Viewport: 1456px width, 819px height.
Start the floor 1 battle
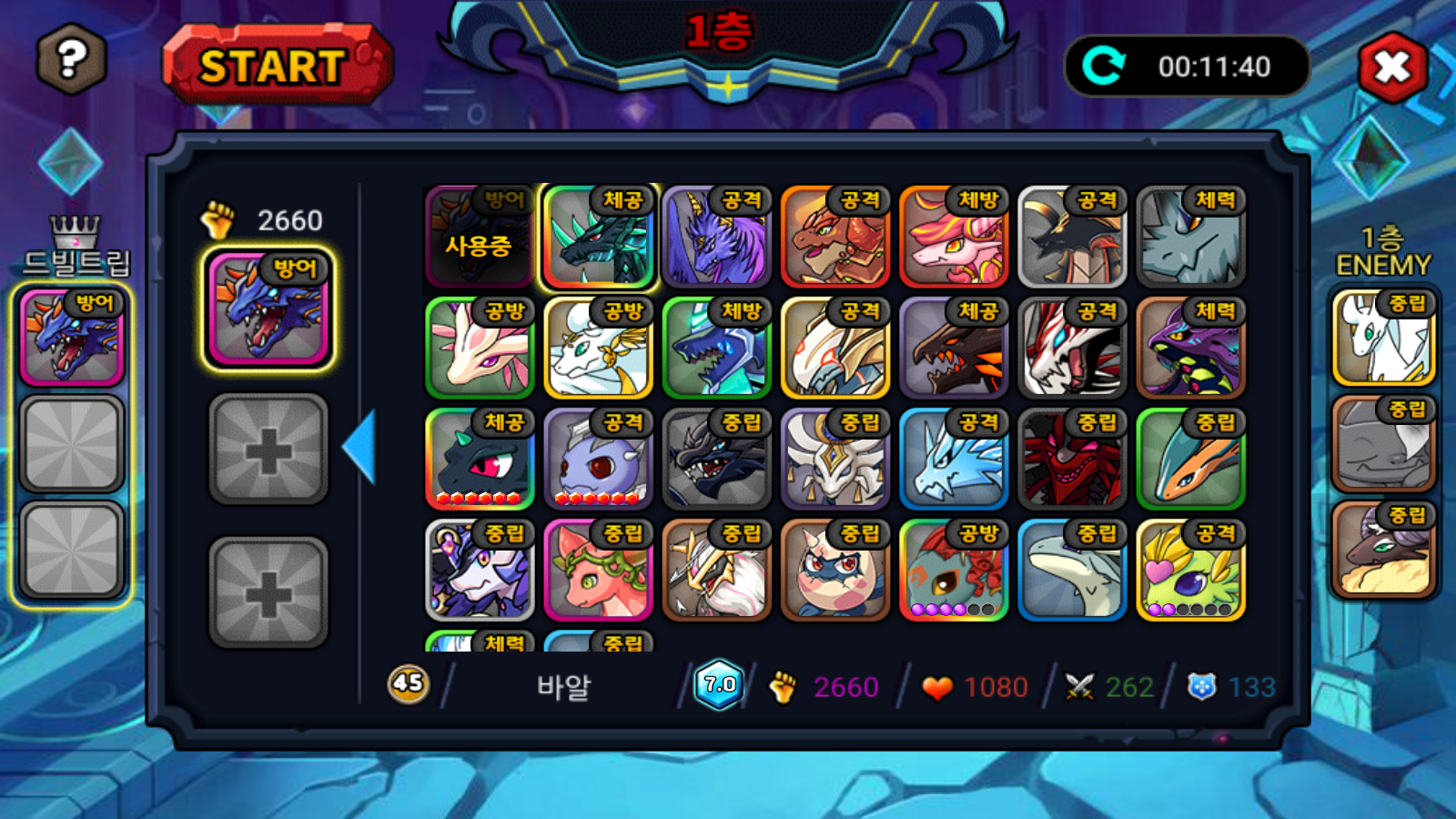coord(276,66)
